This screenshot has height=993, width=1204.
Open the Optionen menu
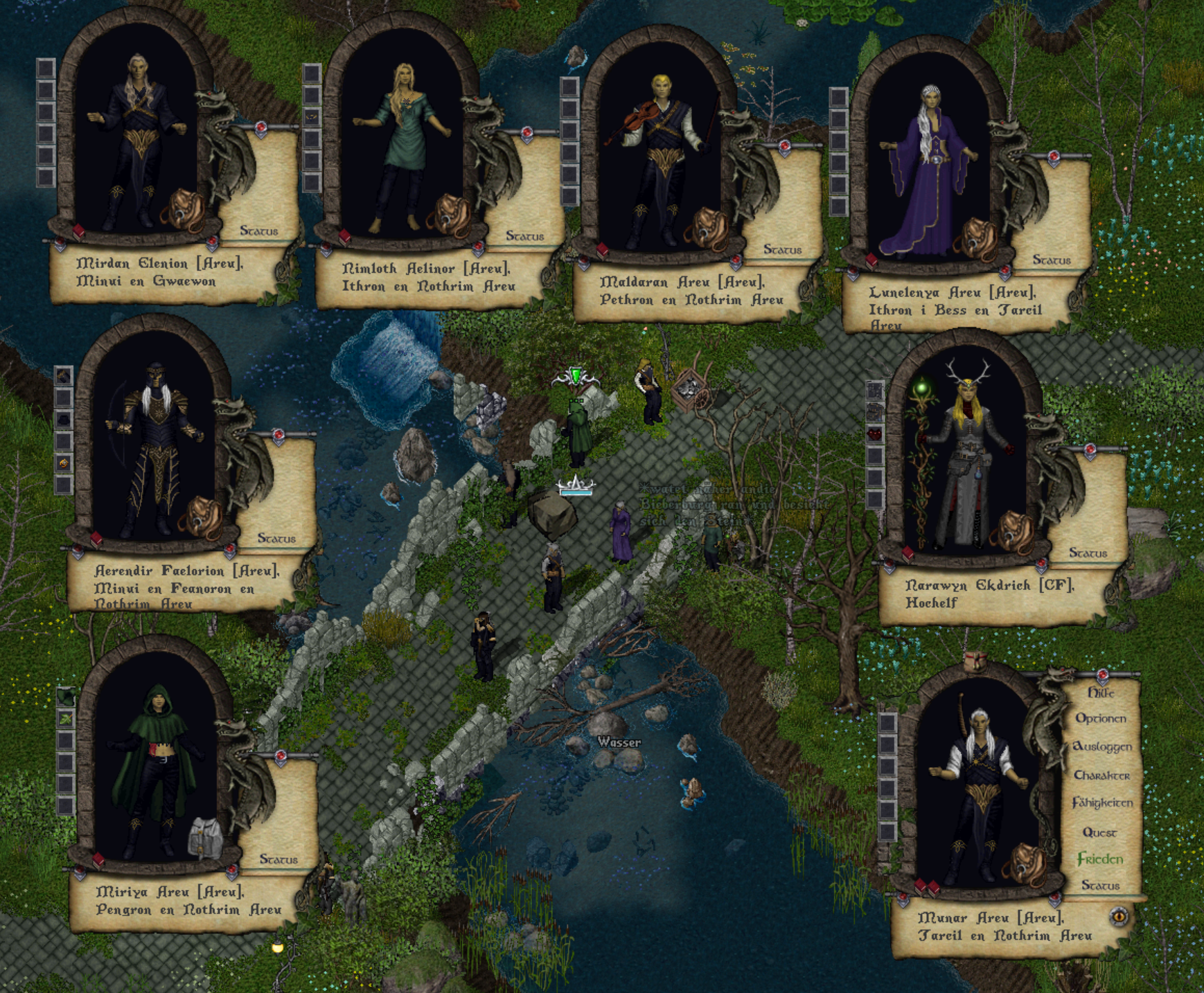[1100, 719]
